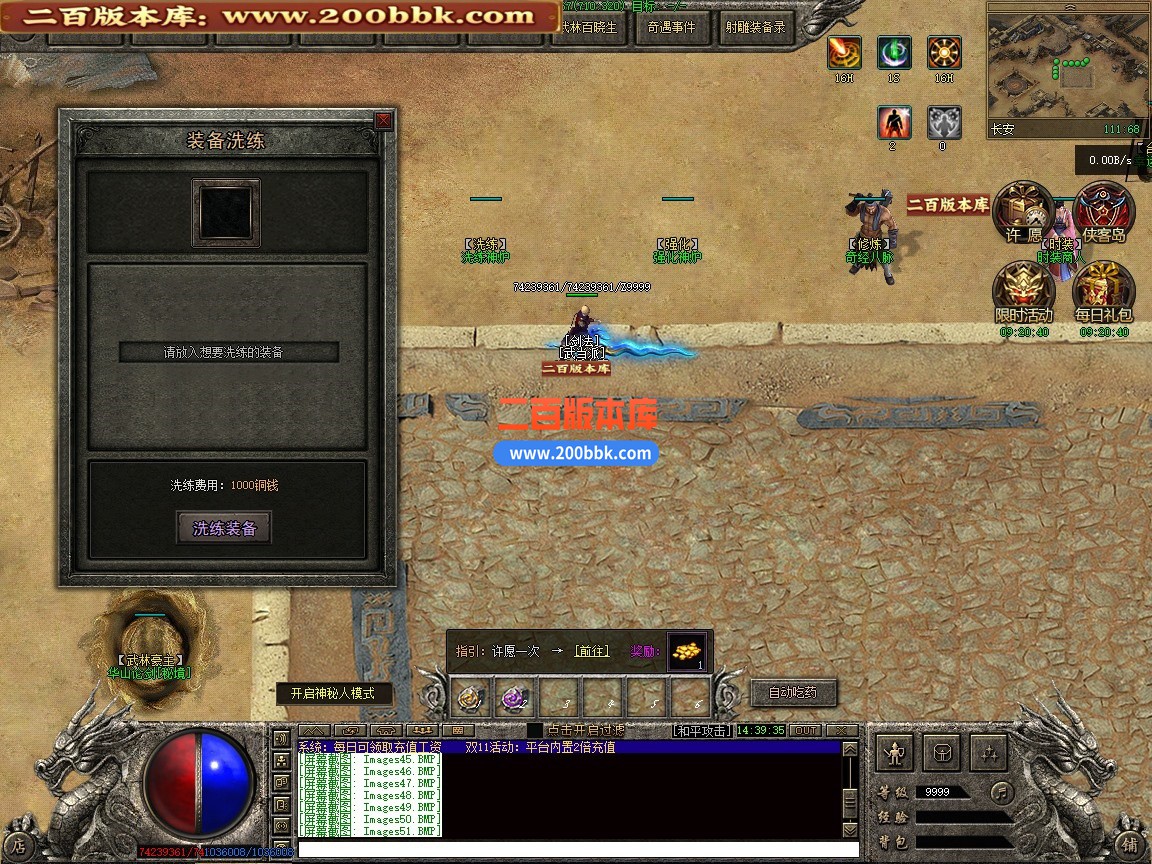The width and height of the screenshot is (1152, 864).
Task: Open the 每日礼包 daily gift icon
Action: [1103, 292]
